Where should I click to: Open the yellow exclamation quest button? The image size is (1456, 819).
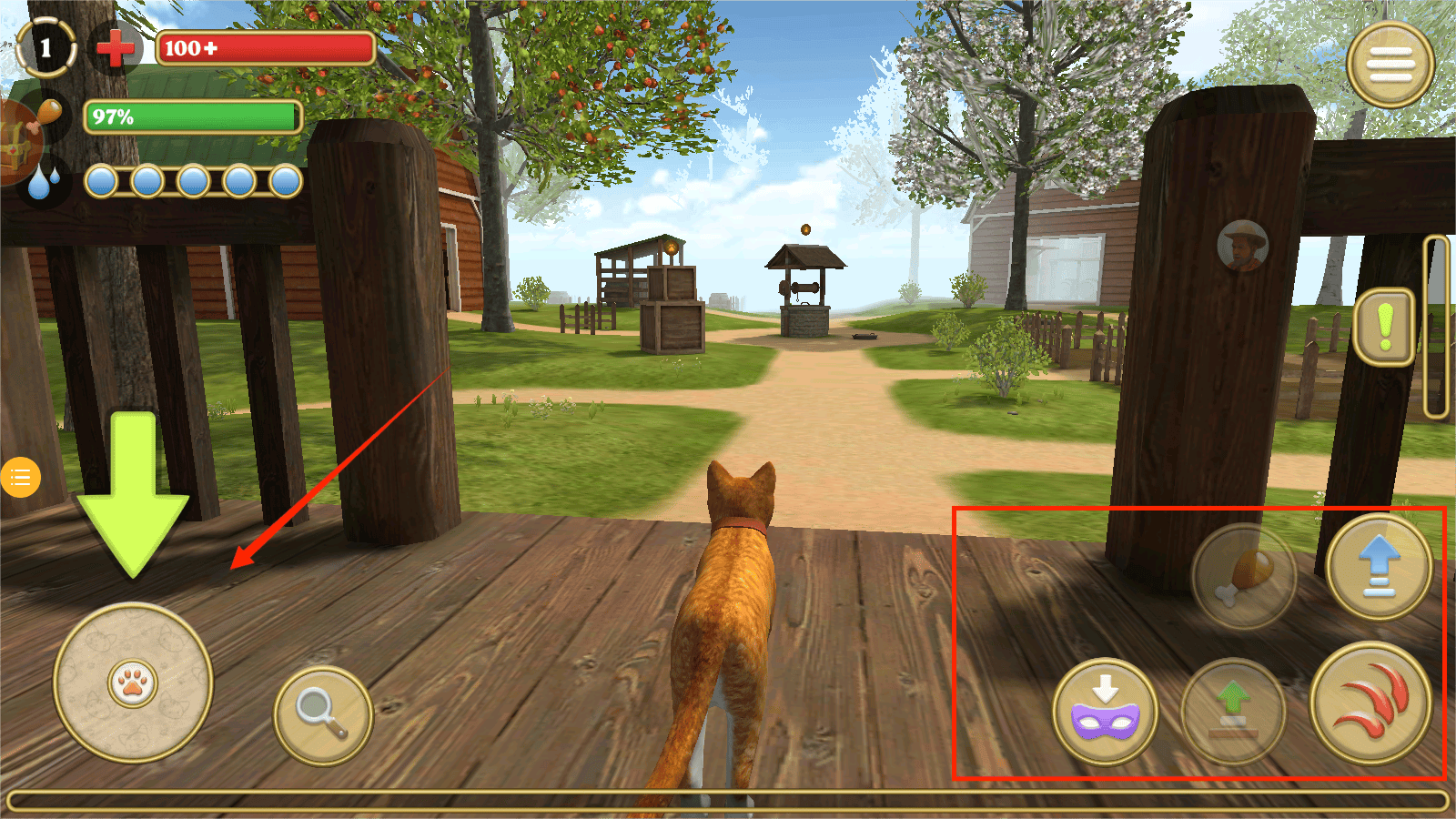click(1384, 328)
